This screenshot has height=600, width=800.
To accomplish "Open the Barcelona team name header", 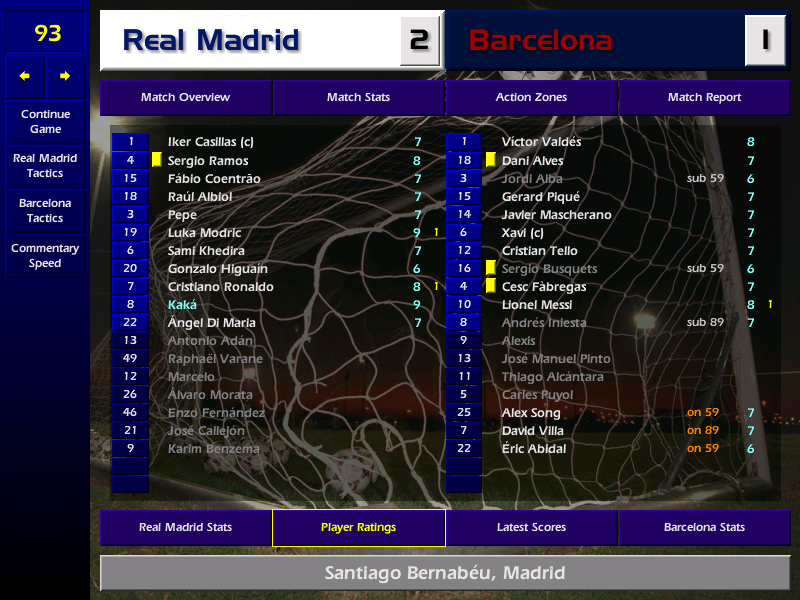I will click(x=540, y=41).
